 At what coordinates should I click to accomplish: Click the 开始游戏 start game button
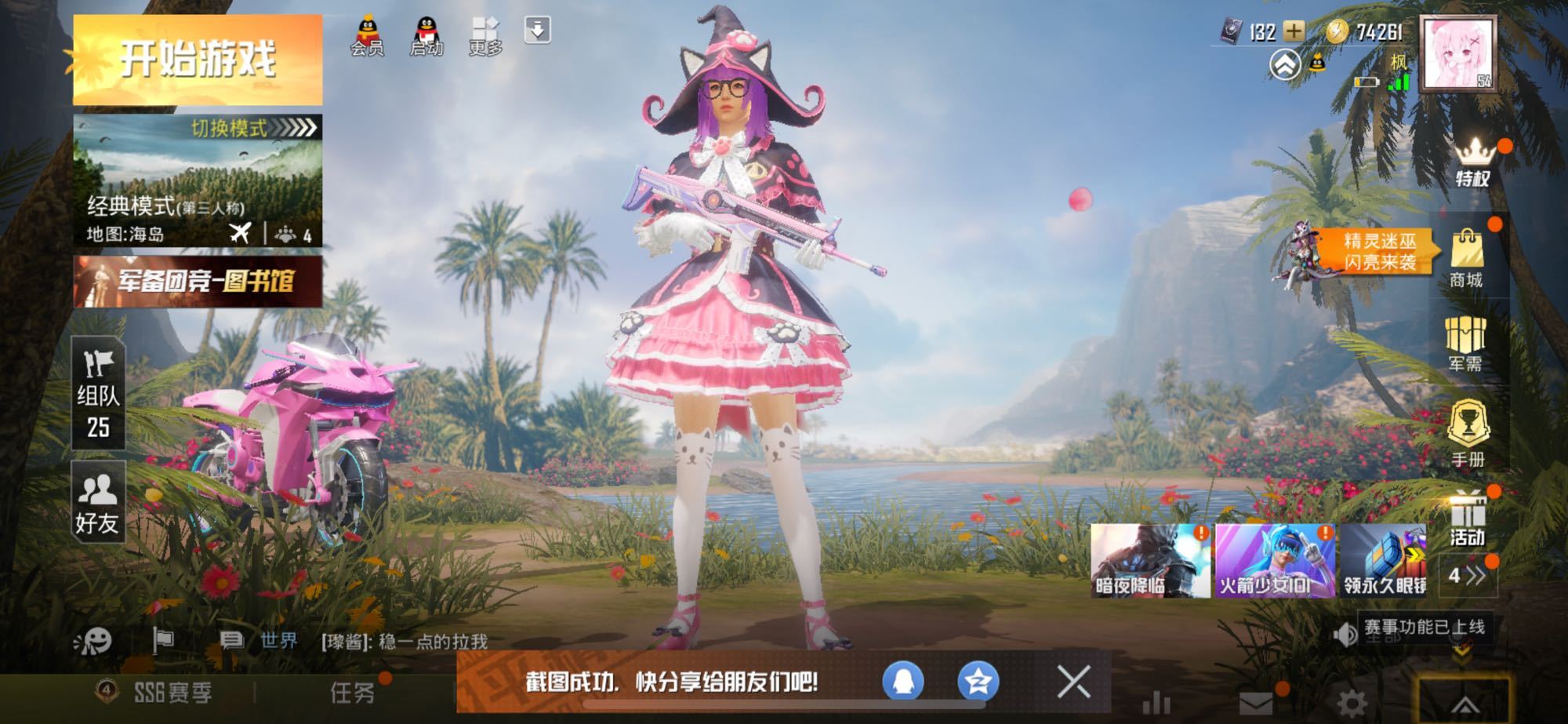click(x=198, y=60)
